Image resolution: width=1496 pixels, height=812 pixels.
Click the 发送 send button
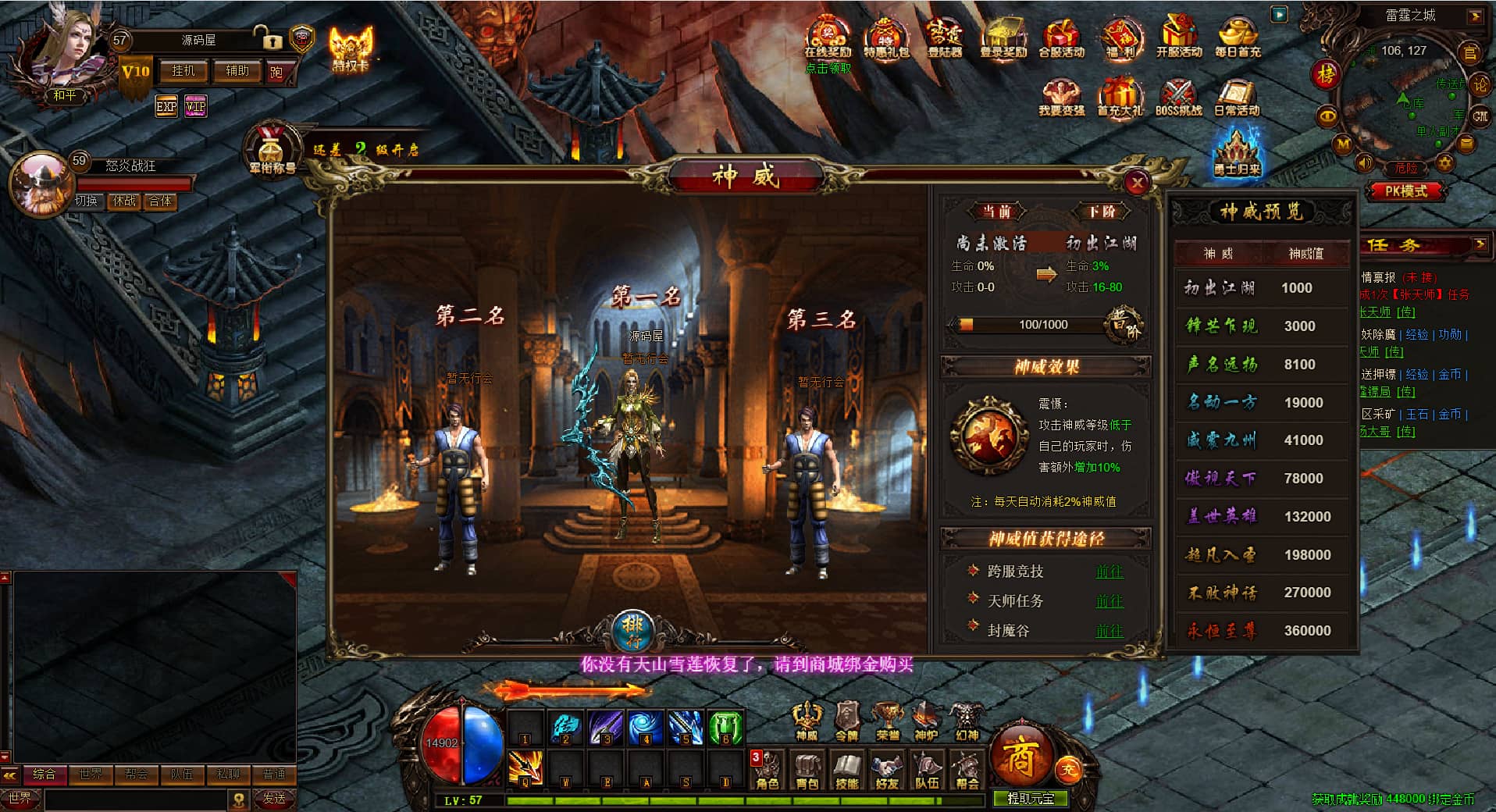pyautogui.click(x=274, y=798)
